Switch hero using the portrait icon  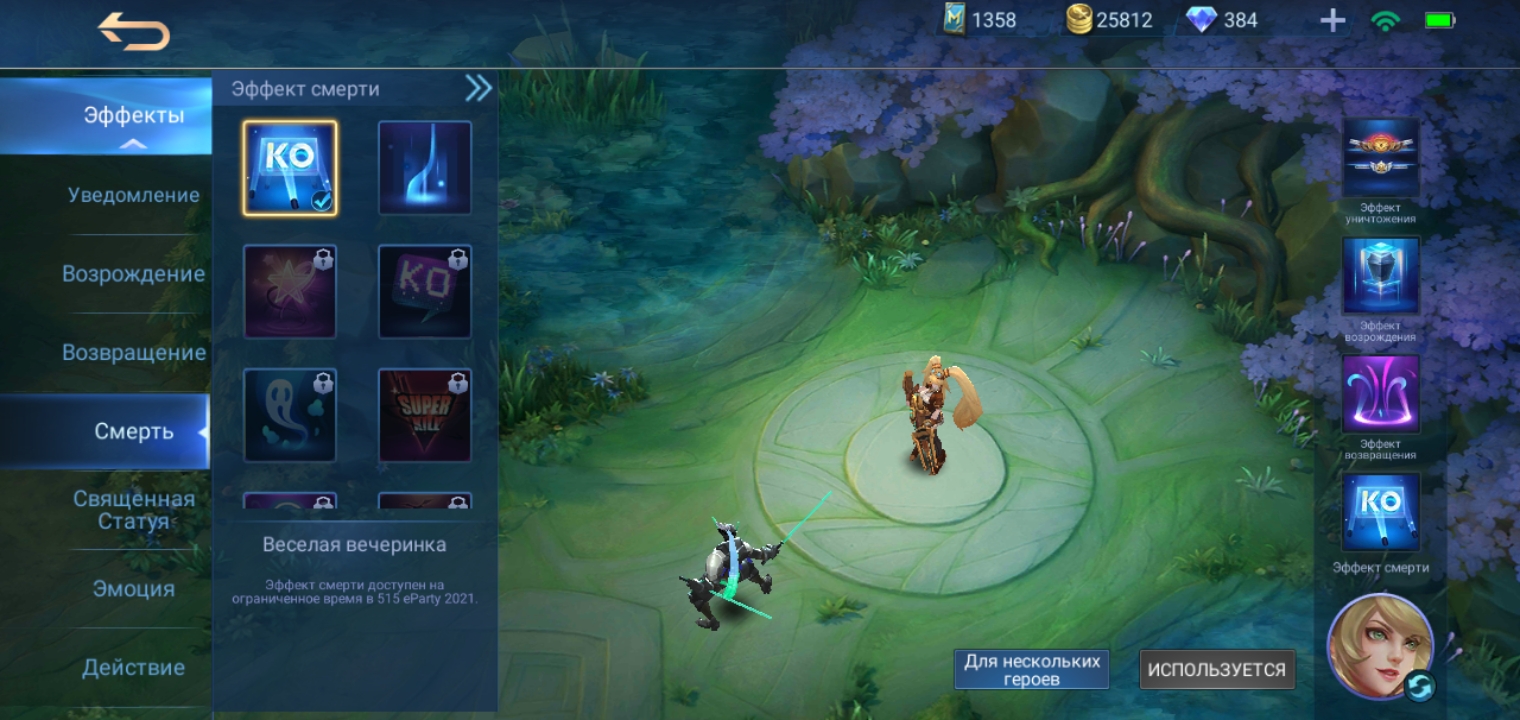1381,647
